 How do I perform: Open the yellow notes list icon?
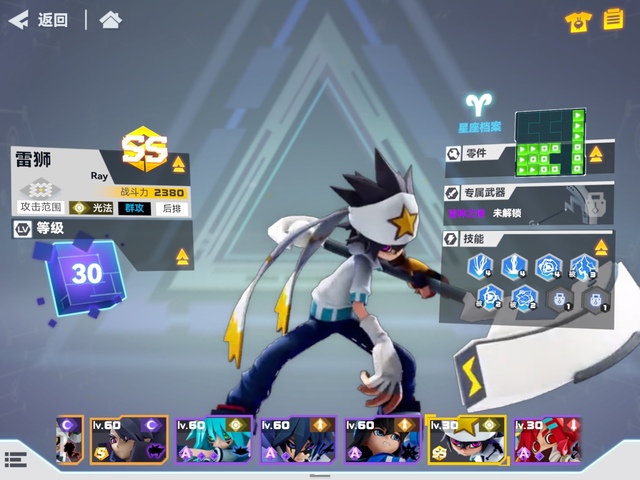611,20
